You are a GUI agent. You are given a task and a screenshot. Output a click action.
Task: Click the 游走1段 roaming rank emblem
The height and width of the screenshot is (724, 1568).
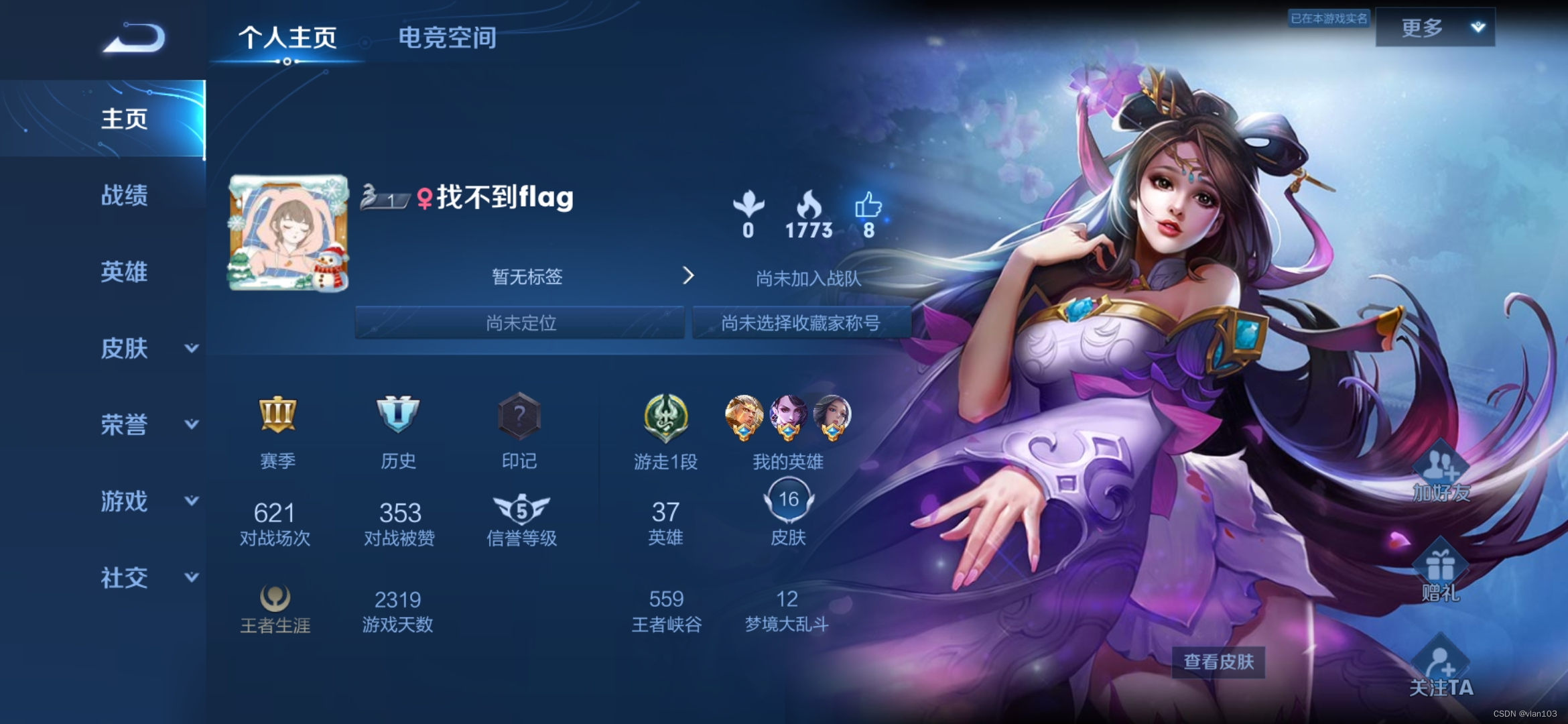(x=665, y=416)
